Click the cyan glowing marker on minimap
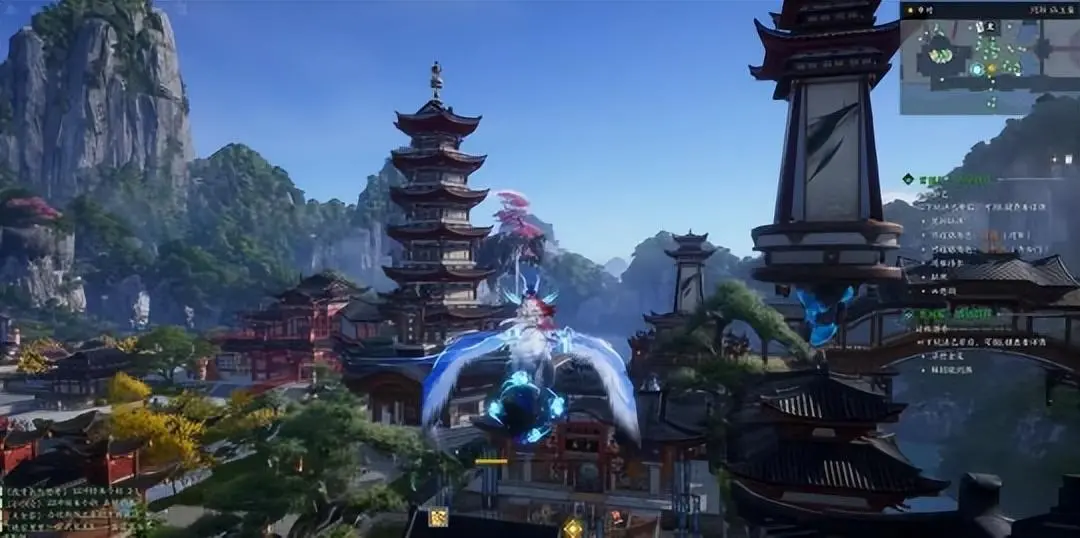This screenshot has width=1080, height=538. coord(977,69)
